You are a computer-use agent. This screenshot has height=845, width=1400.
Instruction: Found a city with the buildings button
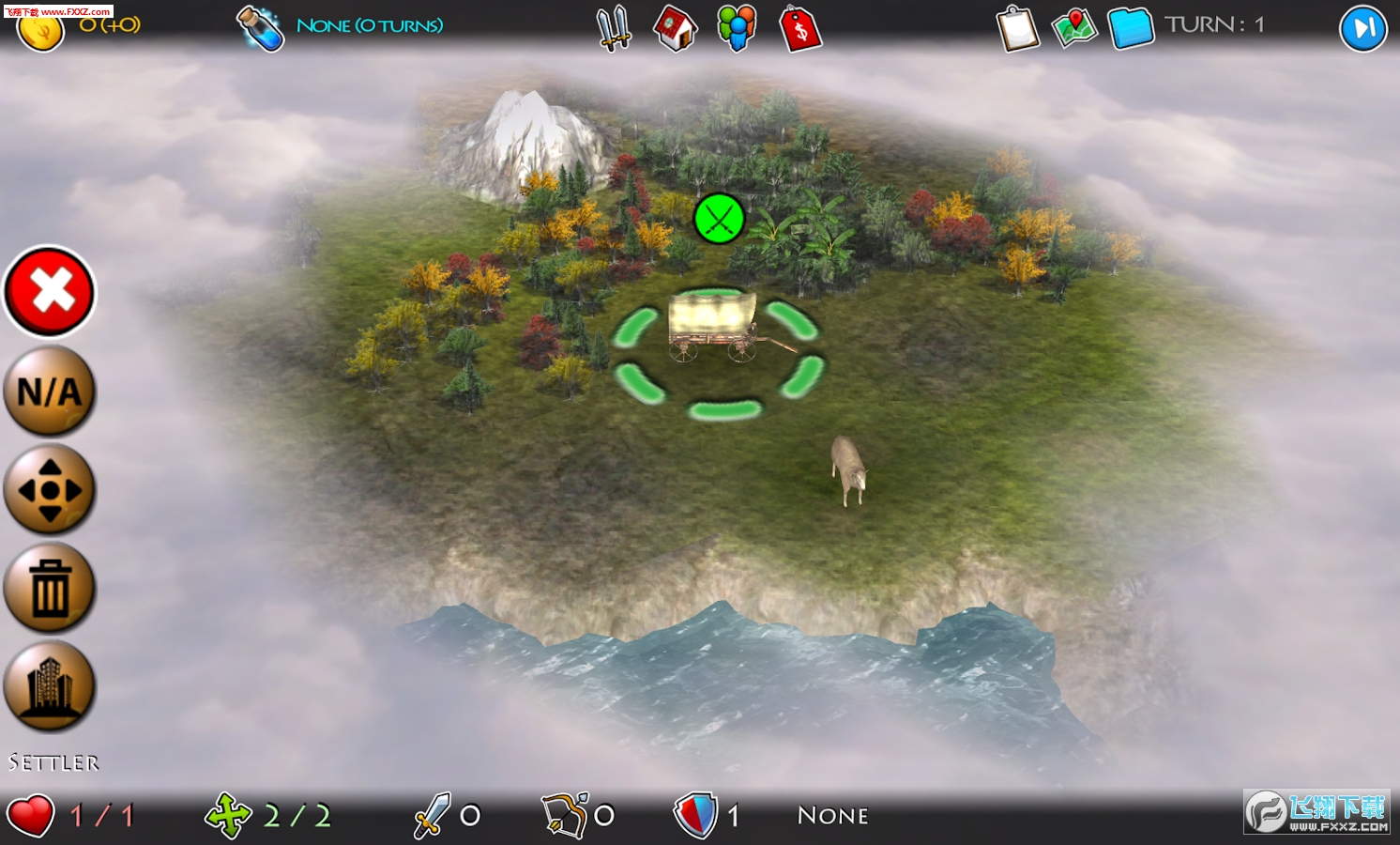pos(50,686)
